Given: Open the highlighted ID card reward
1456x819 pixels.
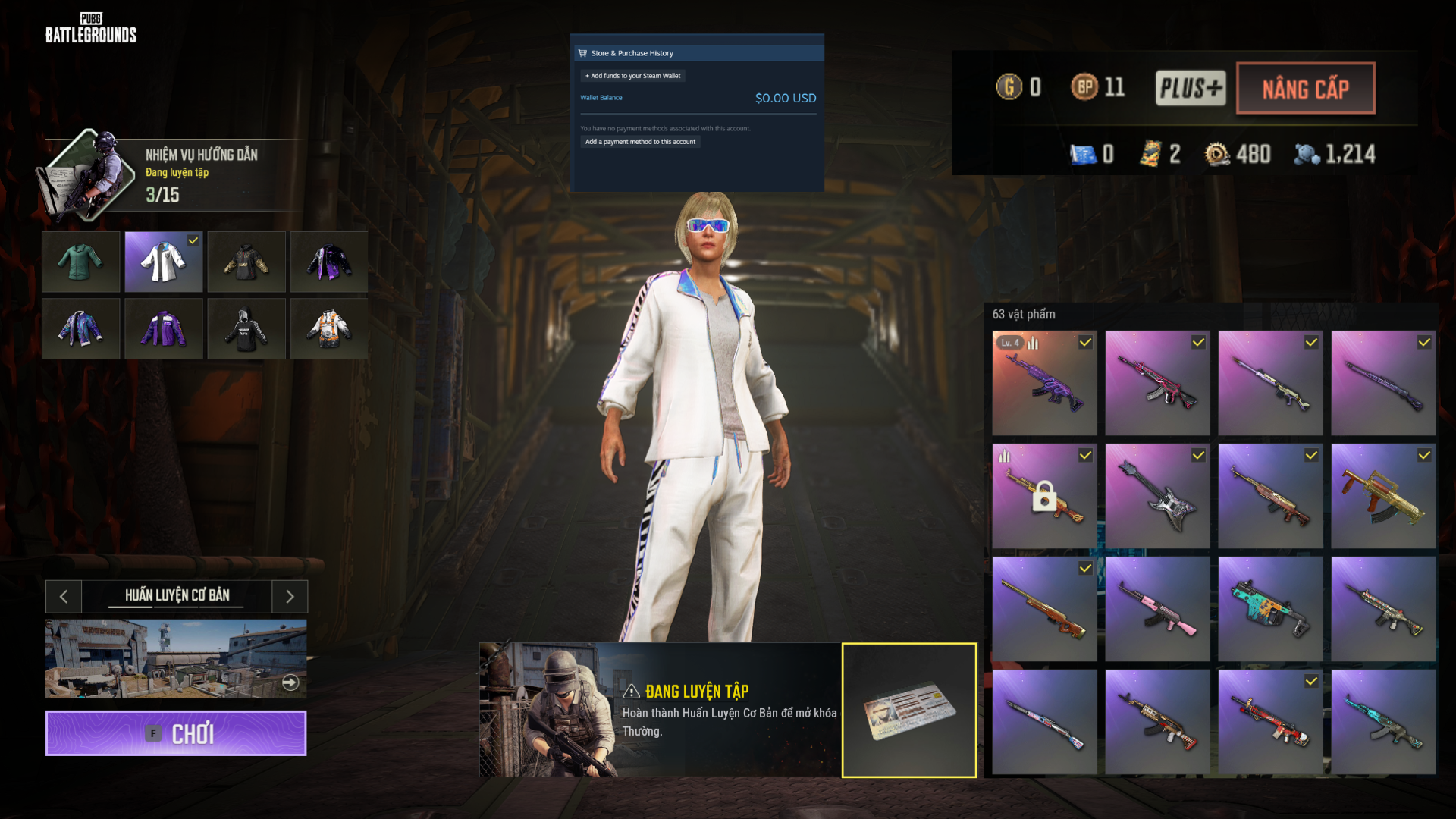Looking at the screenshot, I should [x=908, y=710].
